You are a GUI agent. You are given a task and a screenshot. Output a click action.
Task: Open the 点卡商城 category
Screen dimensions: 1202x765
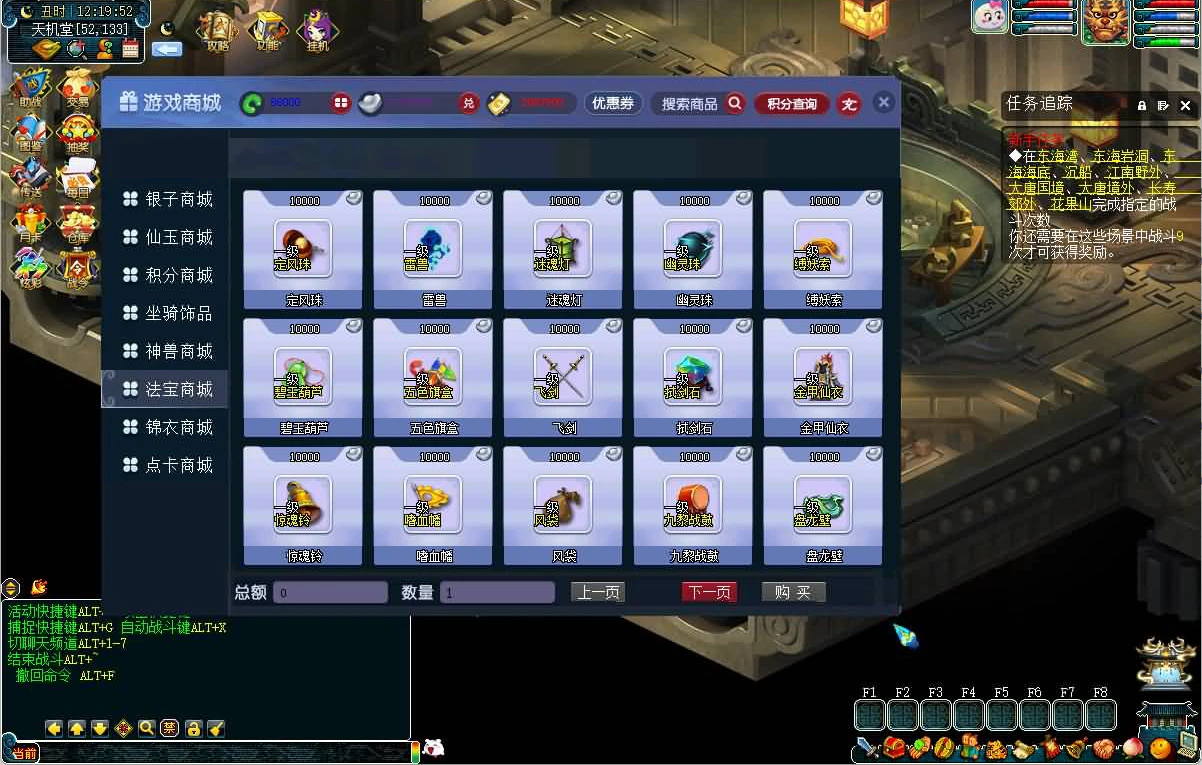168,465
